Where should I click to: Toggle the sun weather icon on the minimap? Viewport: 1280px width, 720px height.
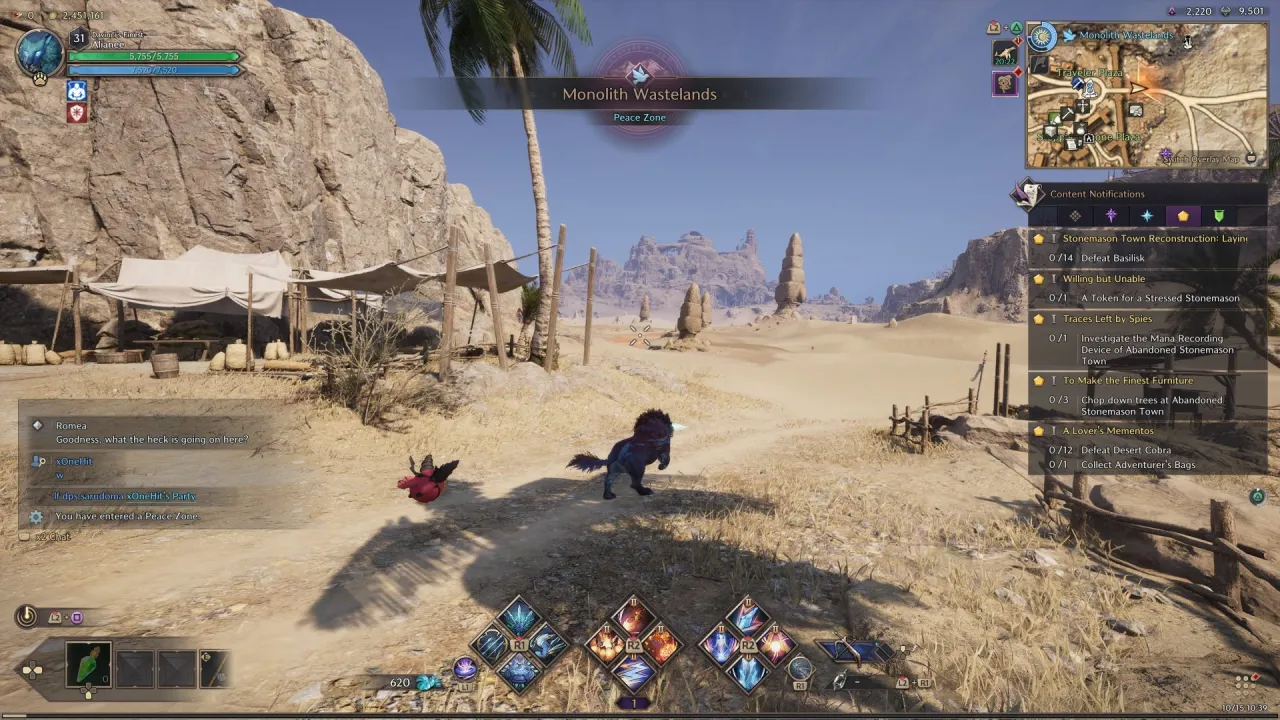click(1042, 38)
